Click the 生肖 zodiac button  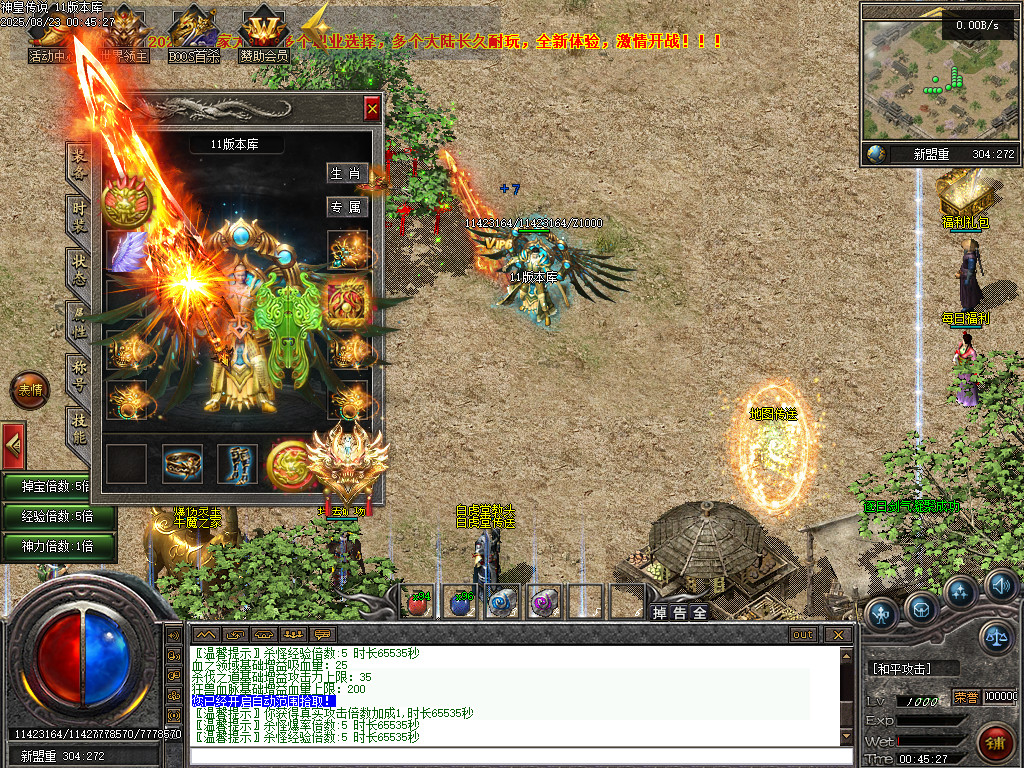347,173
